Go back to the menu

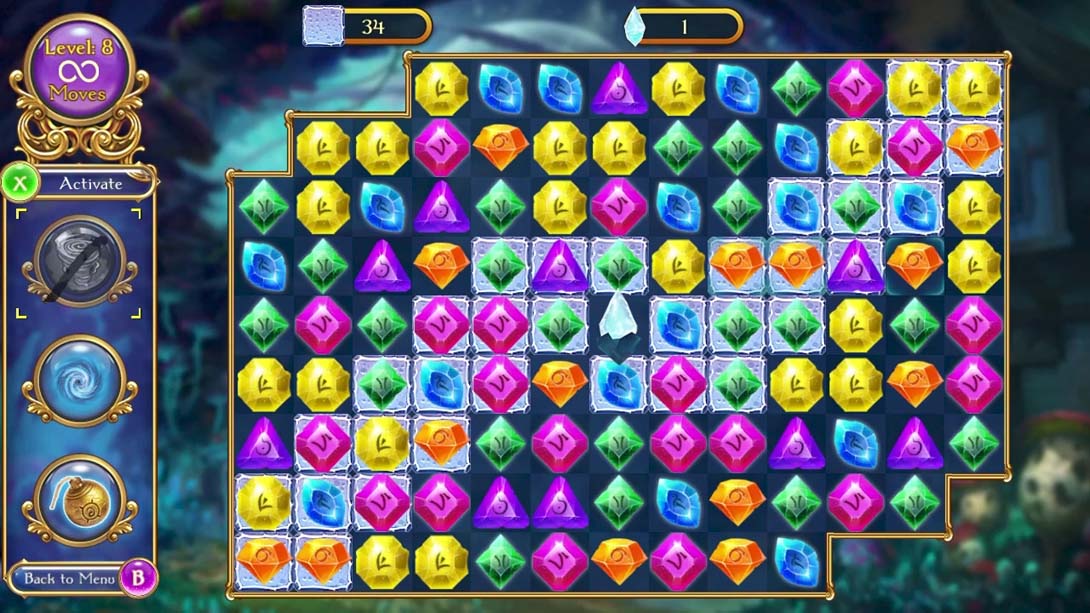click(x=68, y=578)
